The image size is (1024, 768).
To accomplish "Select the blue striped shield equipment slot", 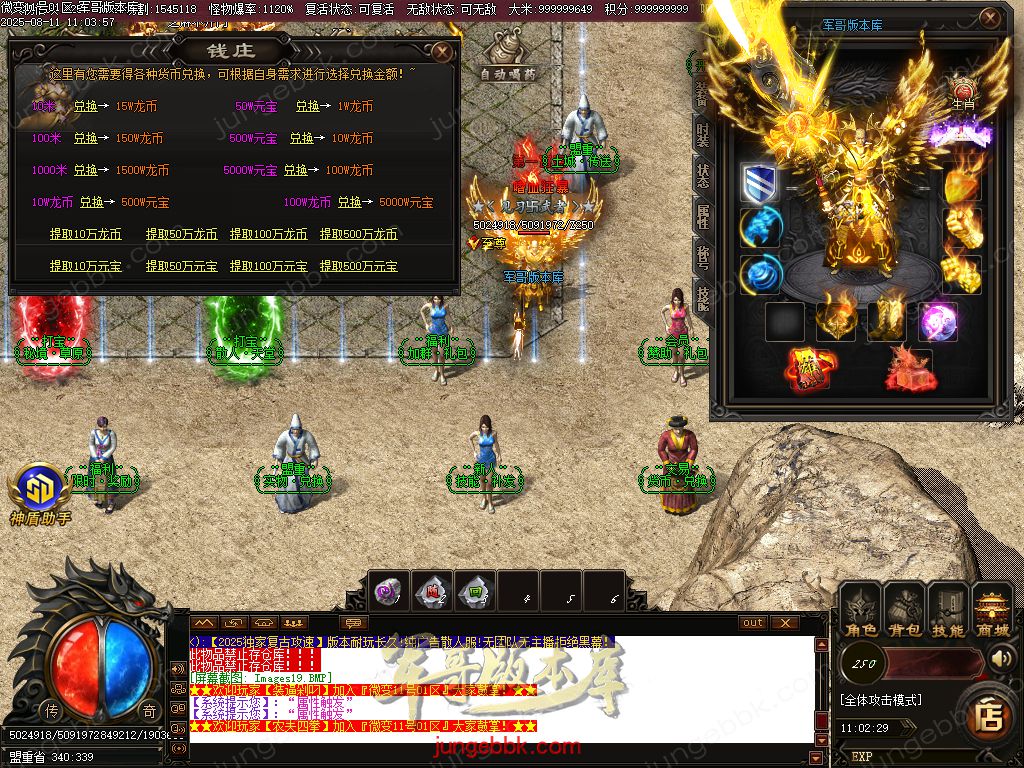I will click(x=759, y=184).
